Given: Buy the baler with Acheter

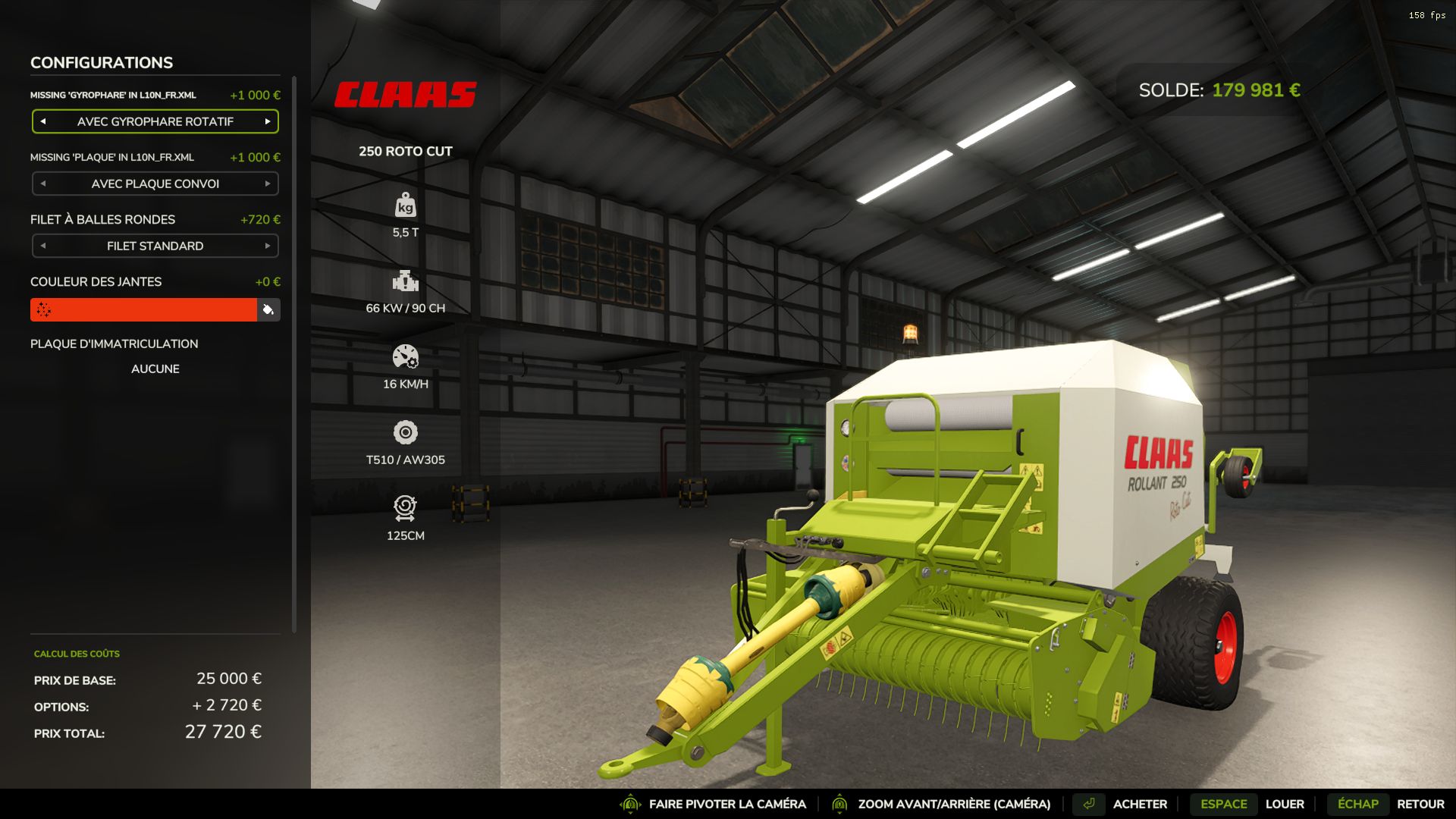Looking at the screenshot, I should 1139,804.
